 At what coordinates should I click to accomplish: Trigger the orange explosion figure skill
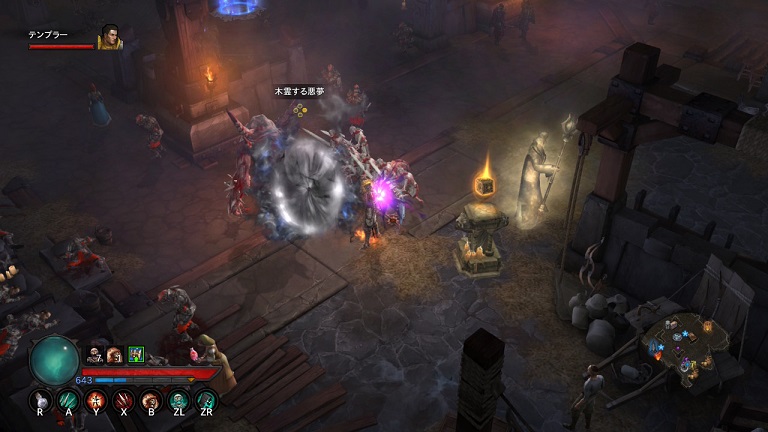point(97,401)
